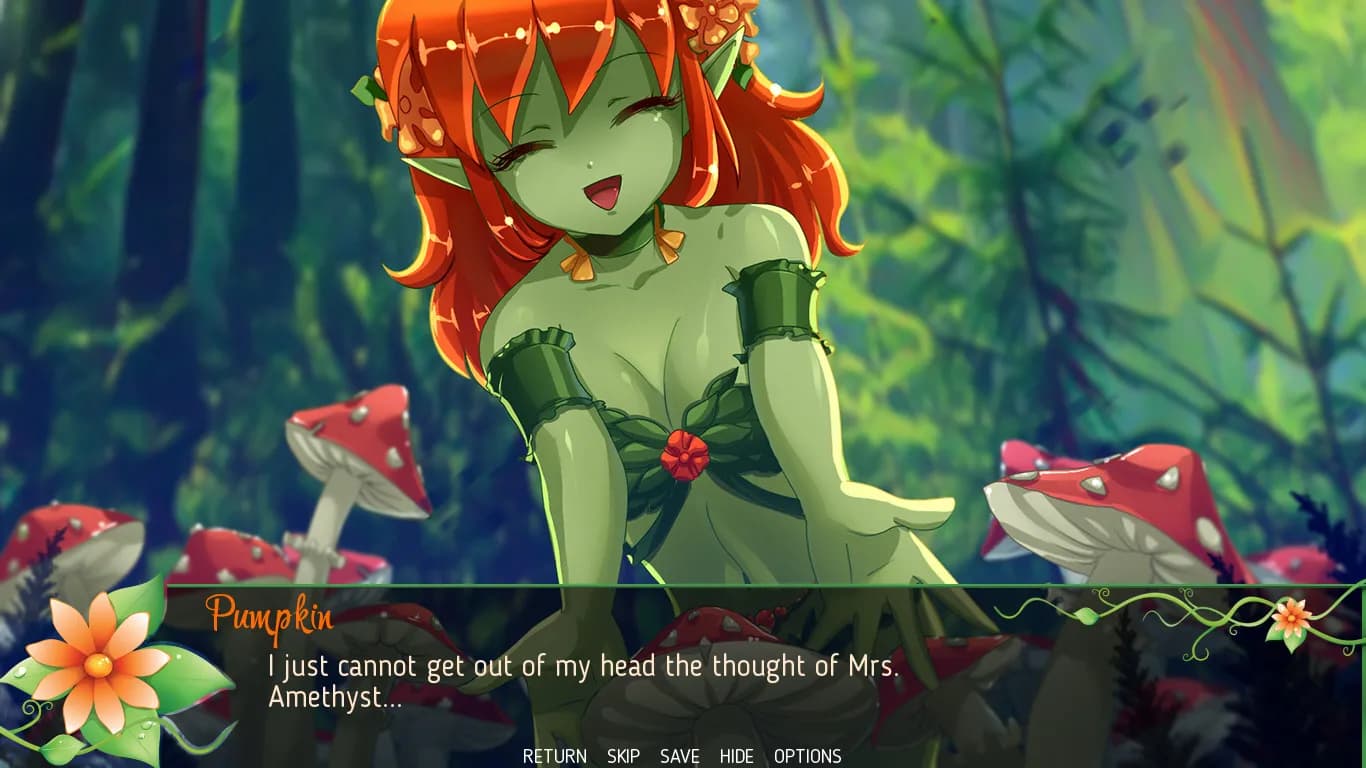Click the RETURN button in the bottom menu
1366x768 pixels.
(554, 756)
